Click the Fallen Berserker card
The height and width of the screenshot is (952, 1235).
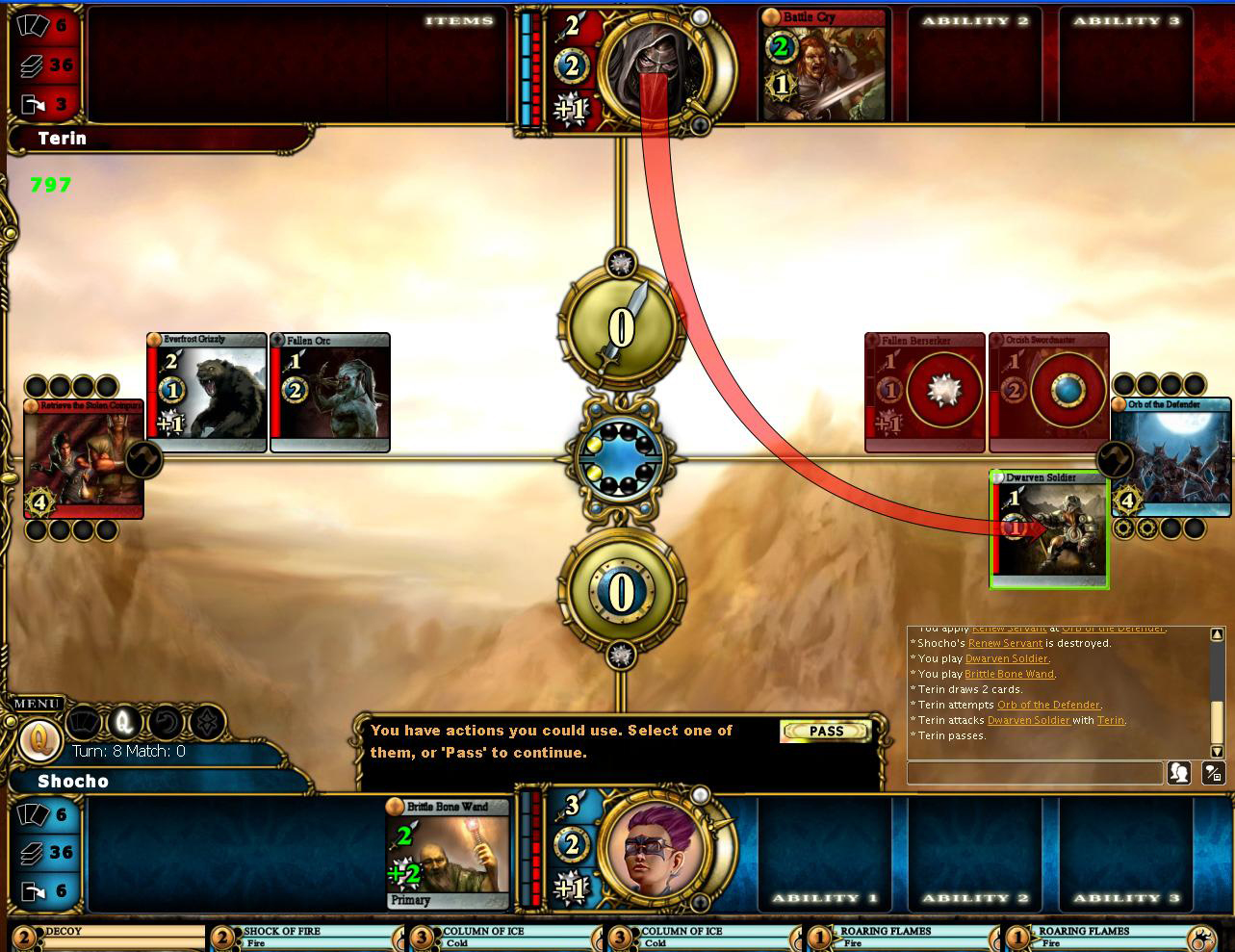pyautogui.click(x=925, y=393)
